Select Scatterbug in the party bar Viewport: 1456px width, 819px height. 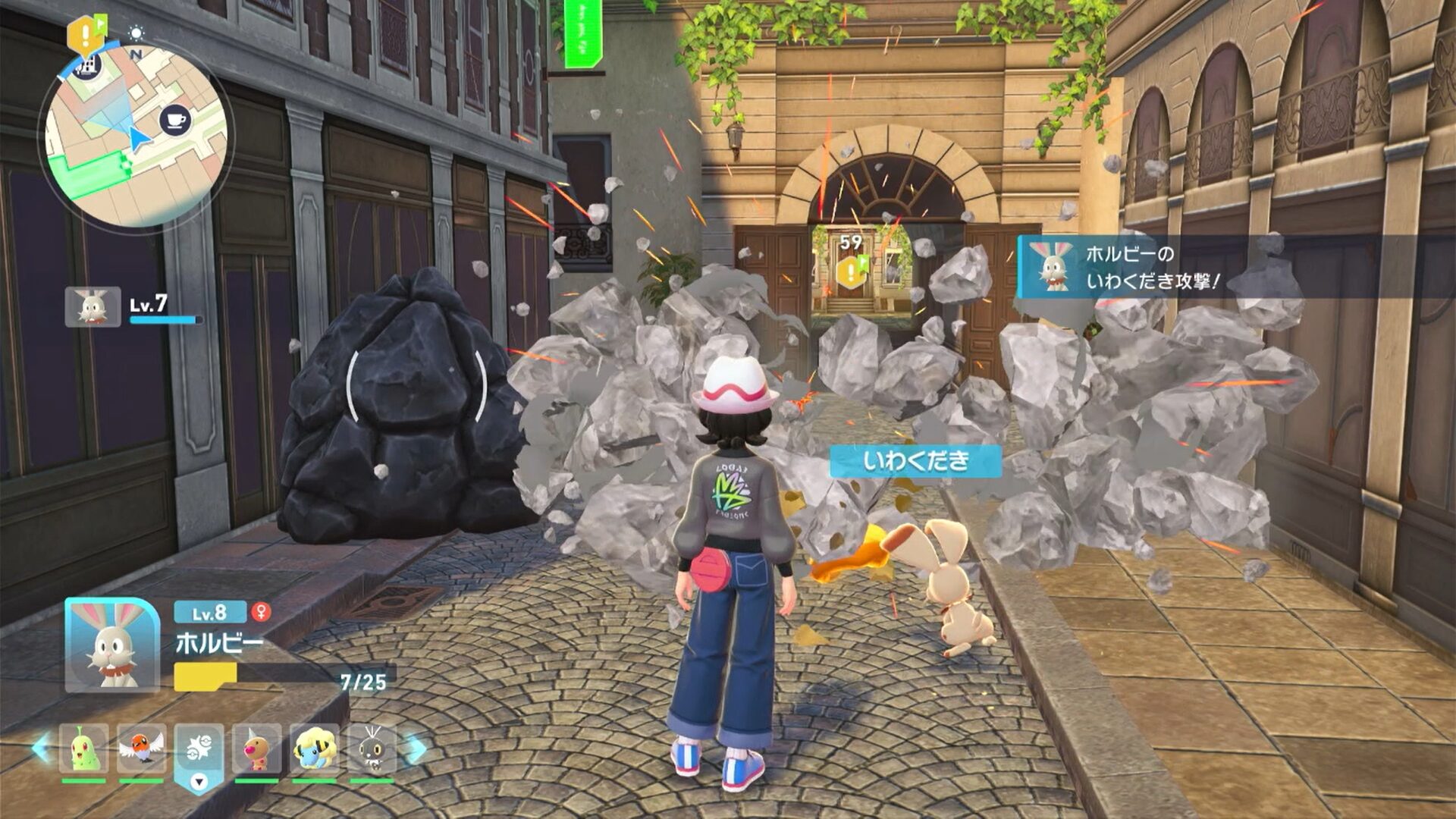(x=372, y=748)
